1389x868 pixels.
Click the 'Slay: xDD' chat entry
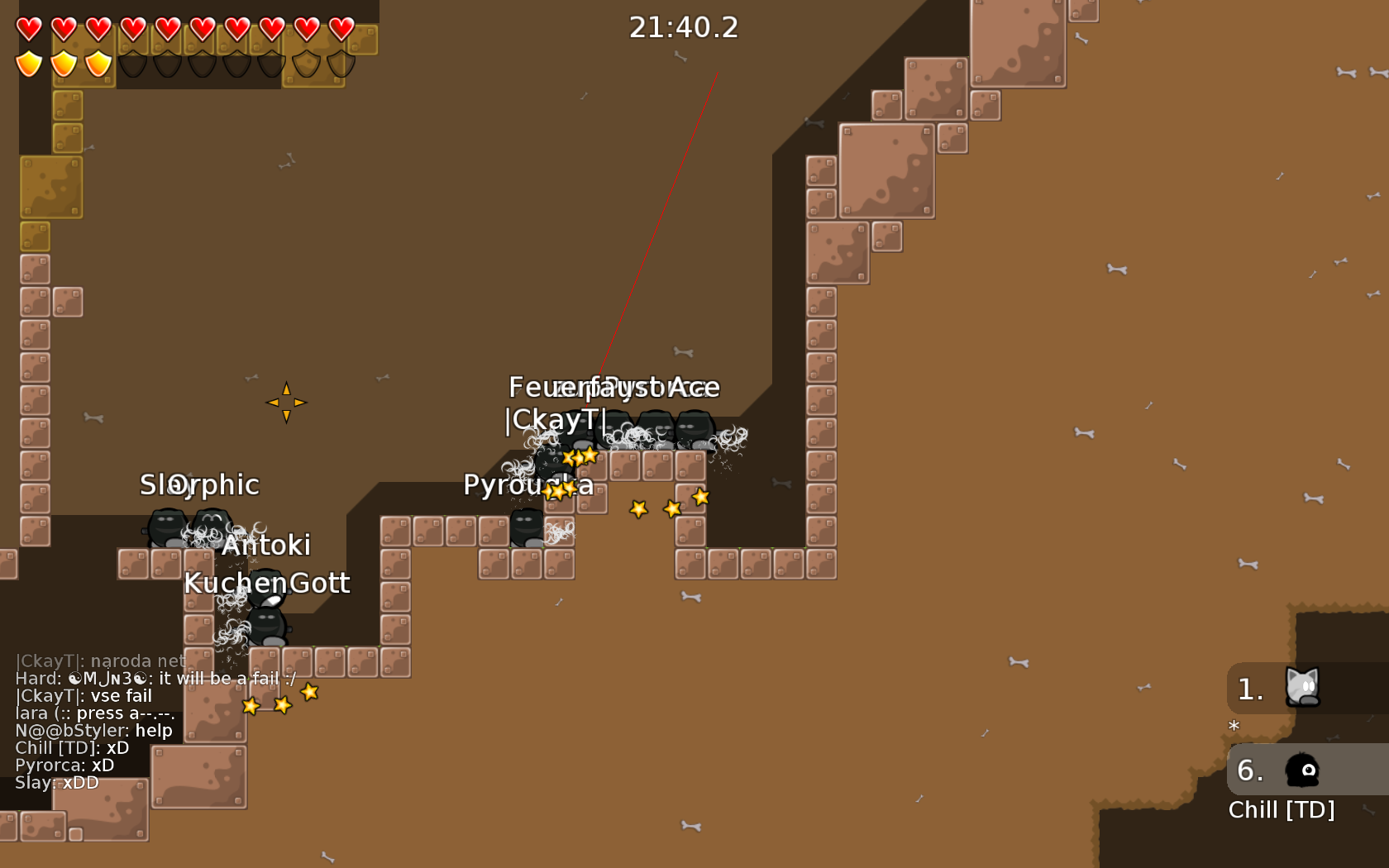coord(55,782)
